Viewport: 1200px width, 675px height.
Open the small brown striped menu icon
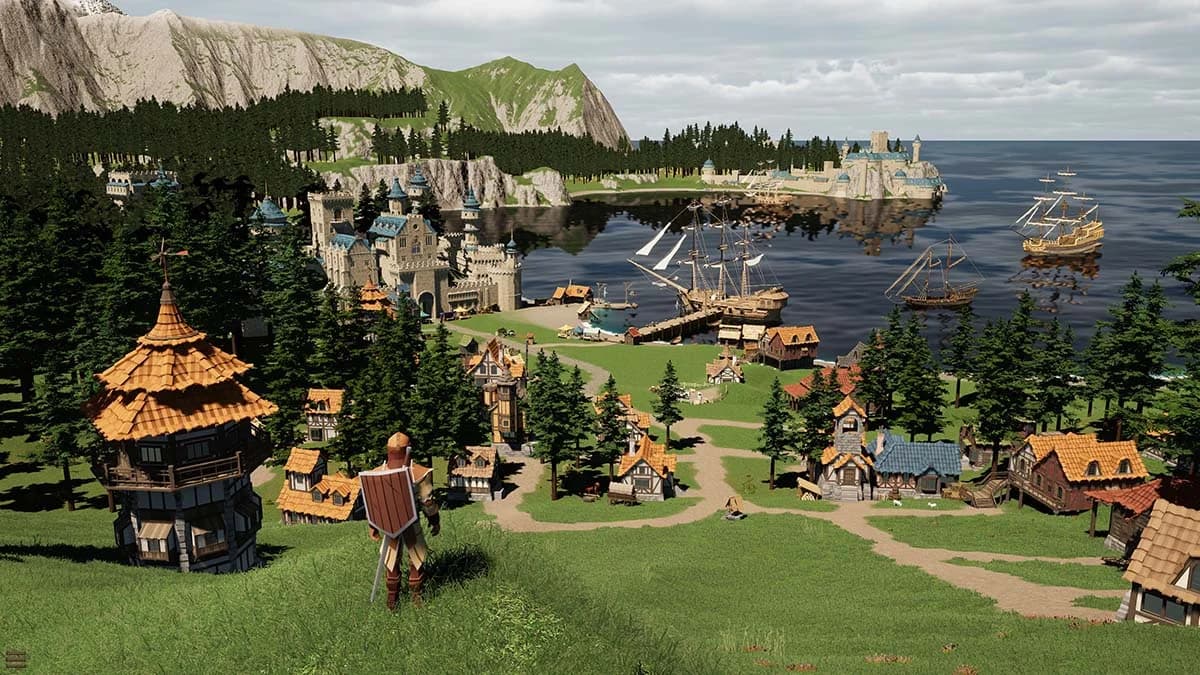pos(15,658)
